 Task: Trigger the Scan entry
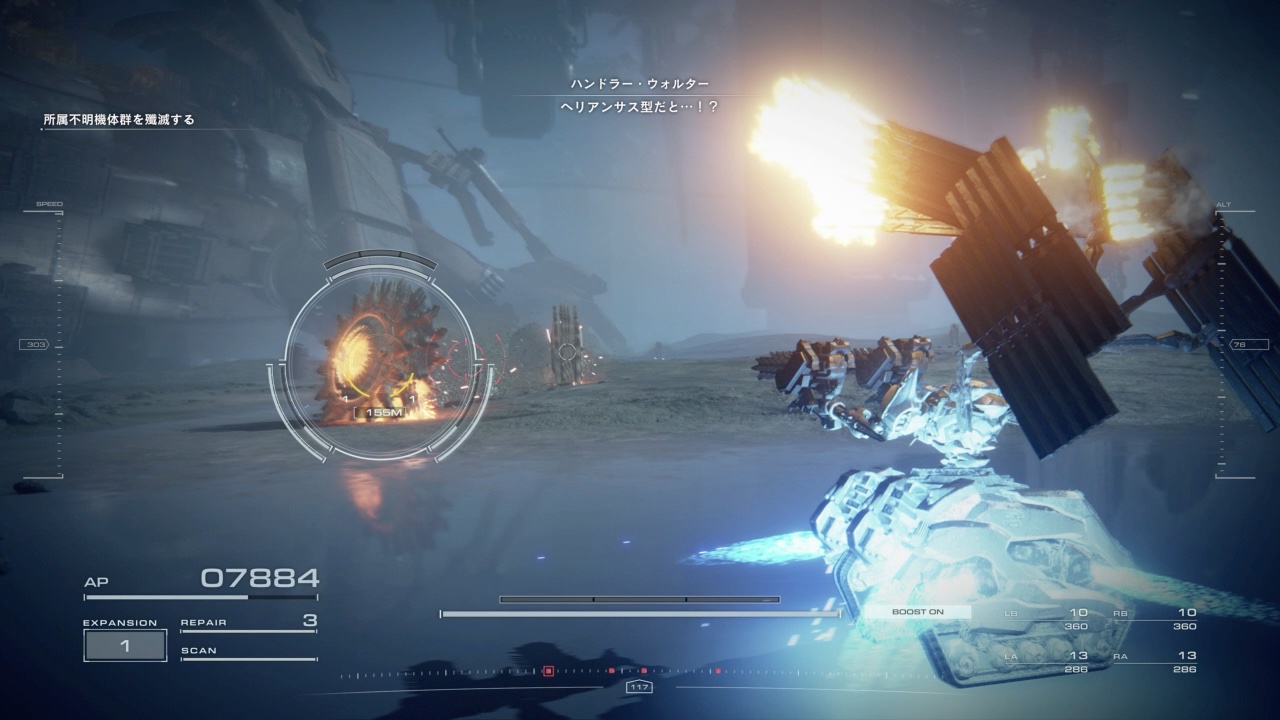tap(248, 651)
